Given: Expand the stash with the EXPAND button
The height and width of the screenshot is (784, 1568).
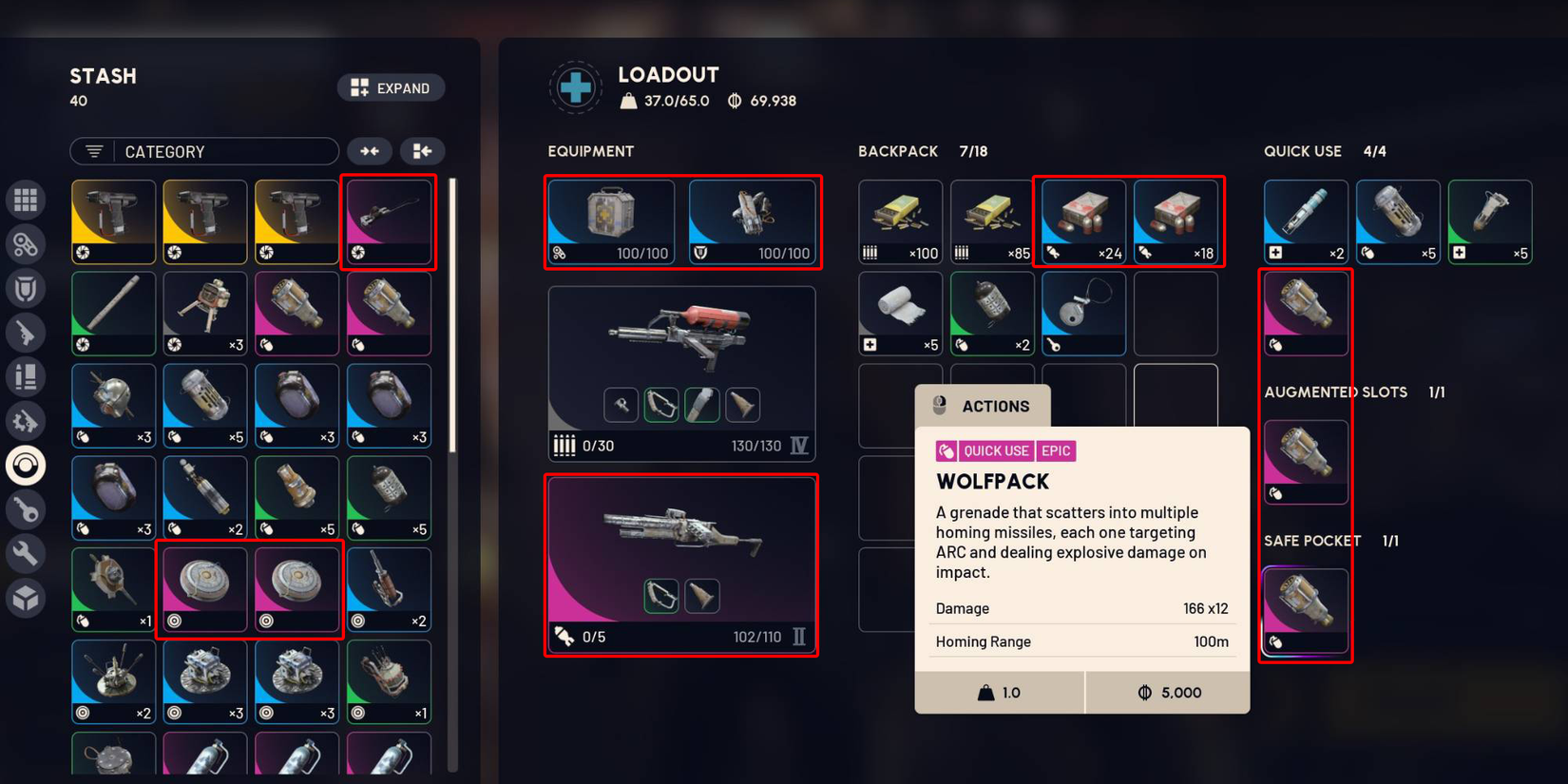Looking at the screenshot, I should point(391,88).
